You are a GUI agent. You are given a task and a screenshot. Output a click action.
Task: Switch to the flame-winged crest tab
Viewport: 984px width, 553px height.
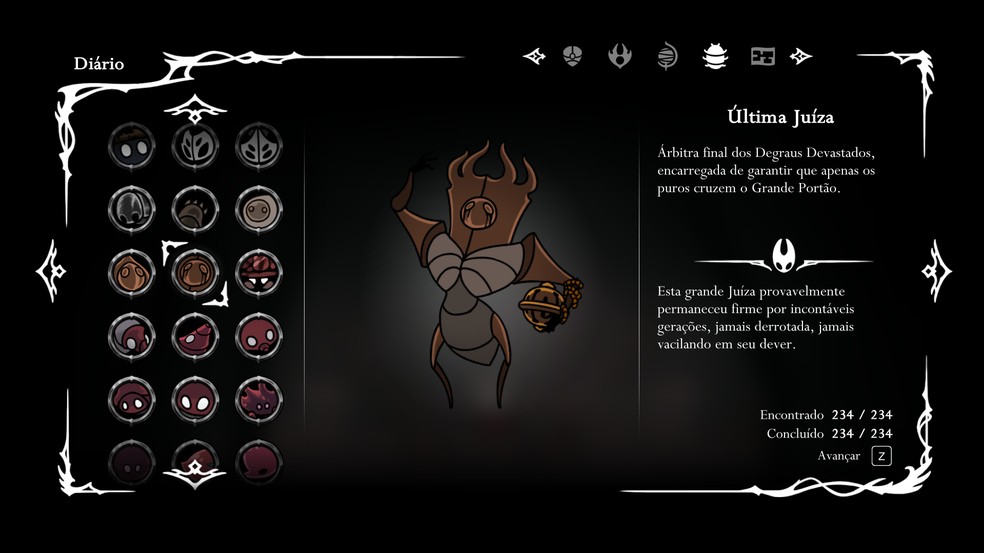click(620, 56)
